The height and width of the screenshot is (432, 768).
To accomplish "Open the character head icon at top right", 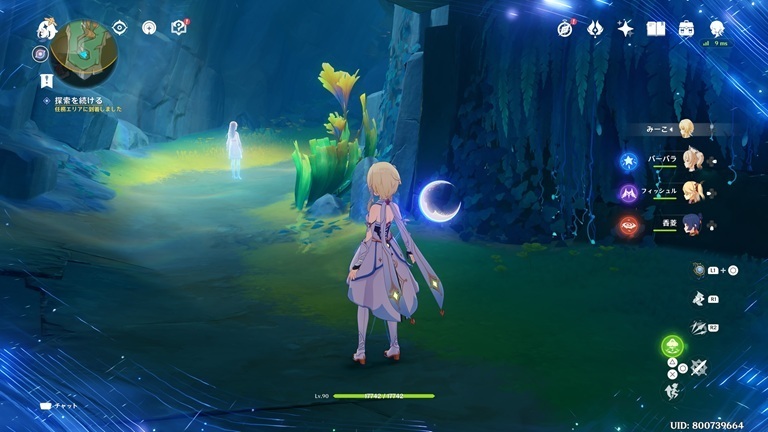I will [x=717, y=29].
